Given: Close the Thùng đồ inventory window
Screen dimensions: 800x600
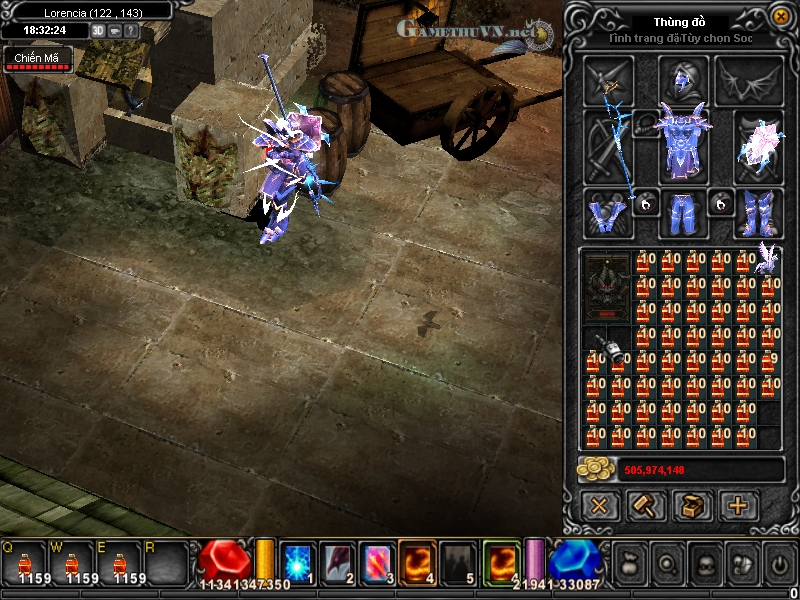Looking at the screenshot, I should (x=780, y=16).
